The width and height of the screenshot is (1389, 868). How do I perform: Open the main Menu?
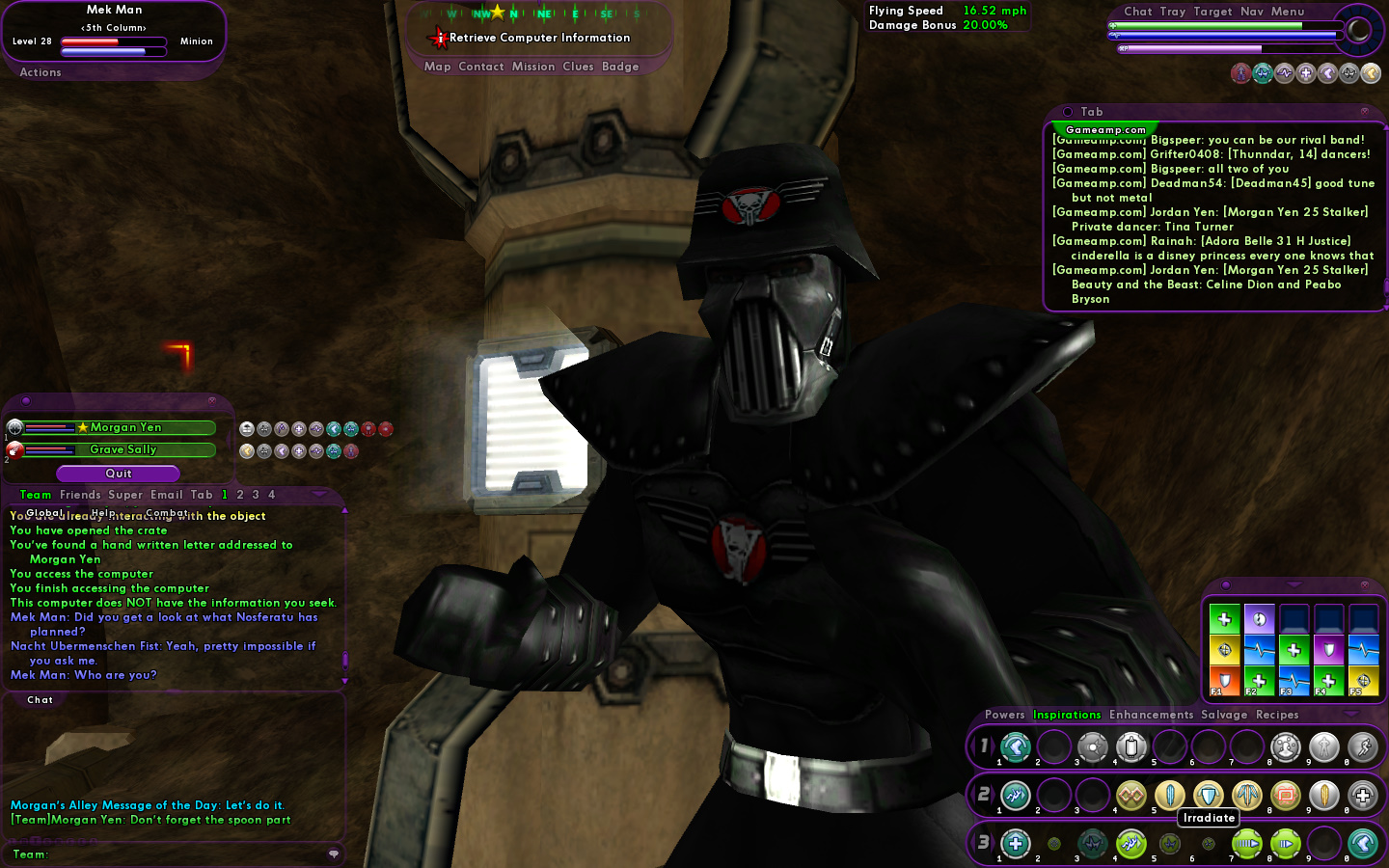[1288, 12]
